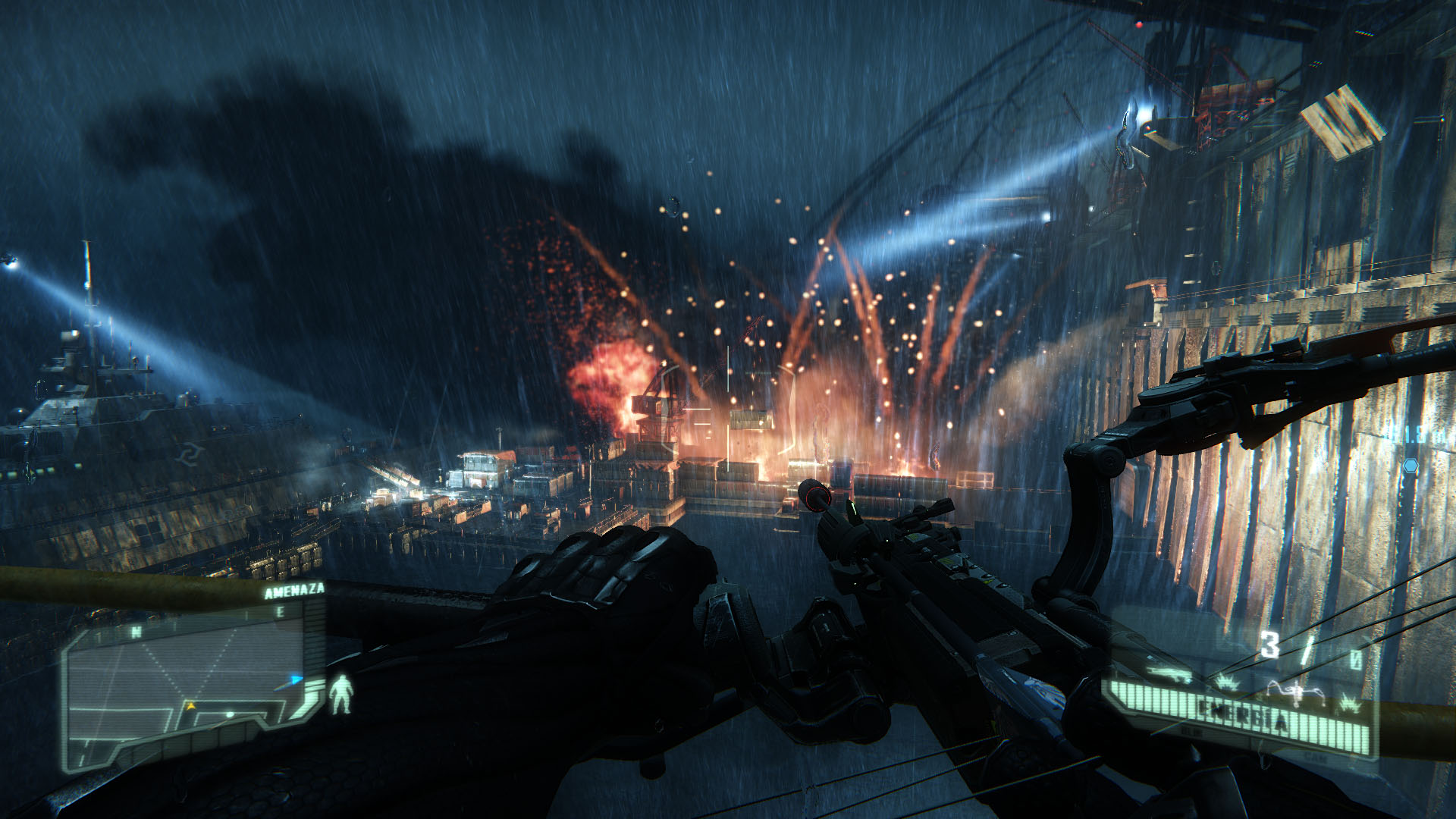Select the equipped weapon silhouette icon
The width and height of the screenshot is (1456, 819).
pos(1169,673)
